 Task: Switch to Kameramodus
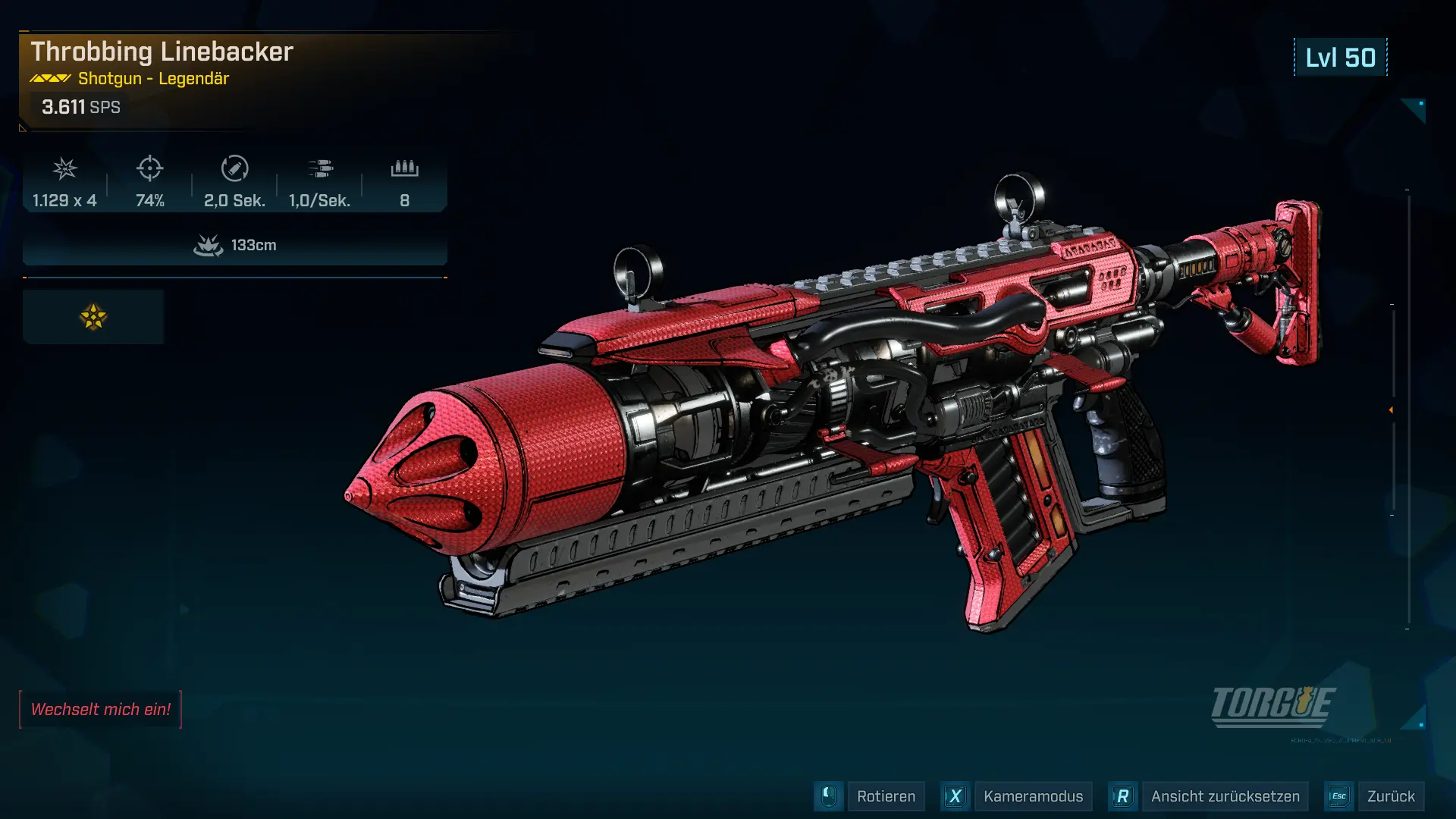1032,796
